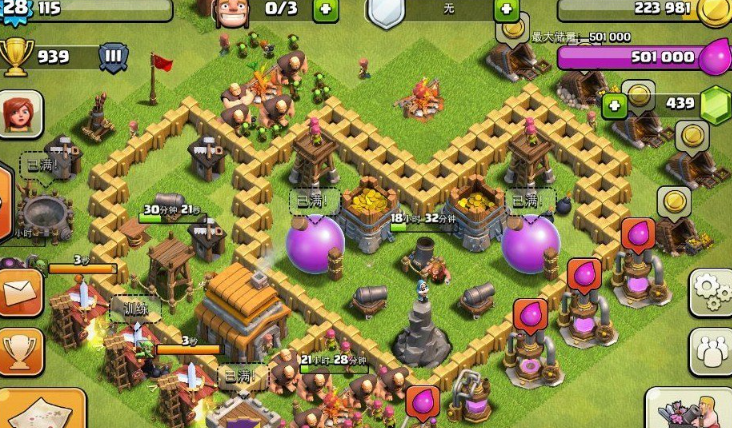Open the mail envelope inbox
Viewport: 732px width, 428px height.
click(x=20, y=293)
